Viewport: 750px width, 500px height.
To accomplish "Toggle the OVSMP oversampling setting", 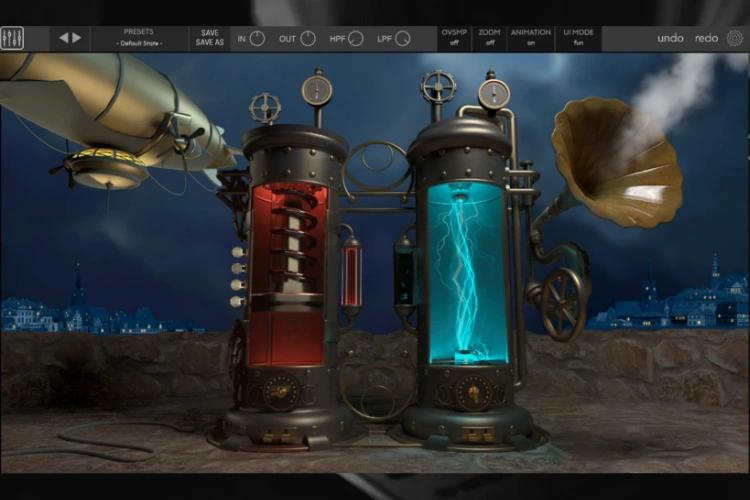I will (x=454, y=38).
